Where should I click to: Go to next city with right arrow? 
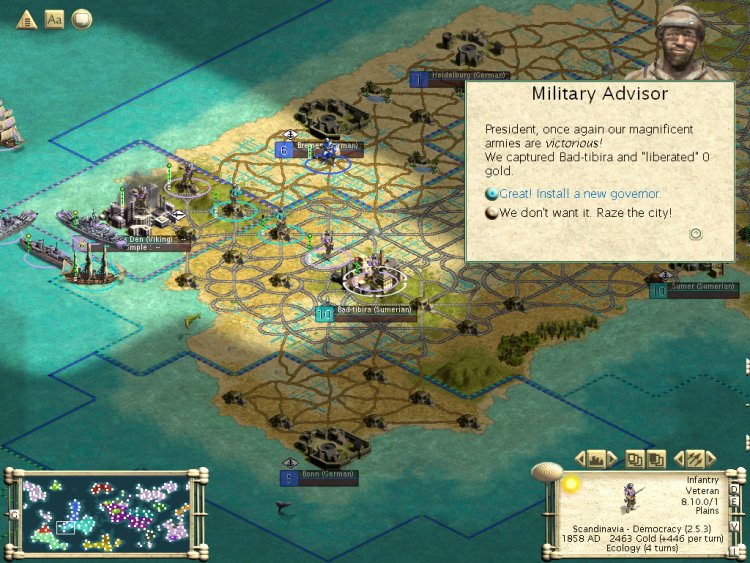click(x=614, y=459)
